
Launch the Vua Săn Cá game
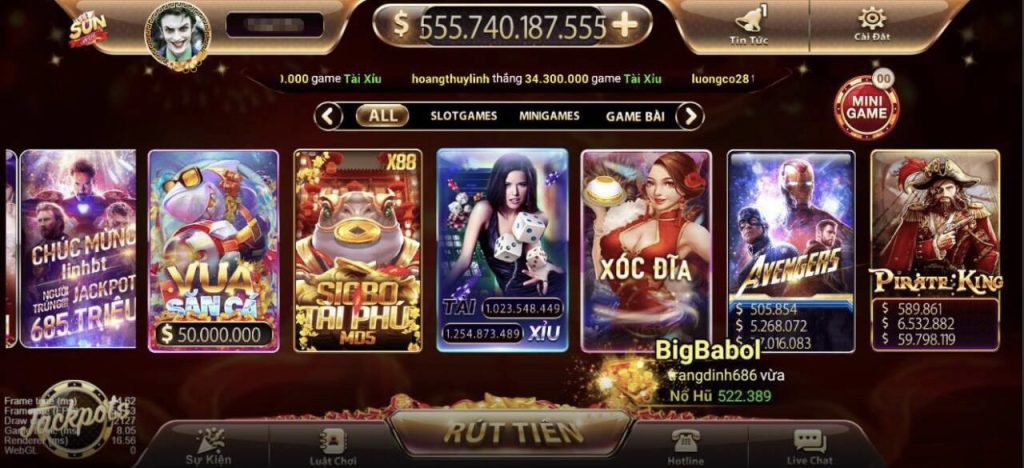(213, 250)
